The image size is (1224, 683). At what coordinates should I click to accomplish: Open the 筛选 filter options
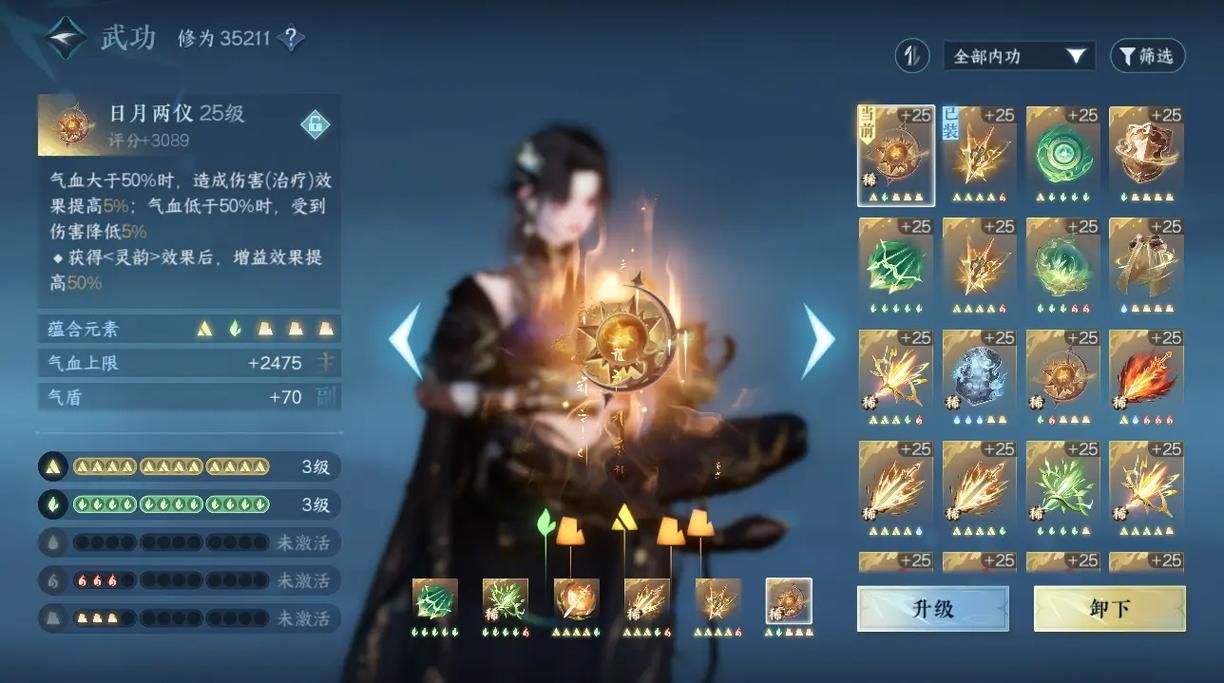pos(1147,56)
